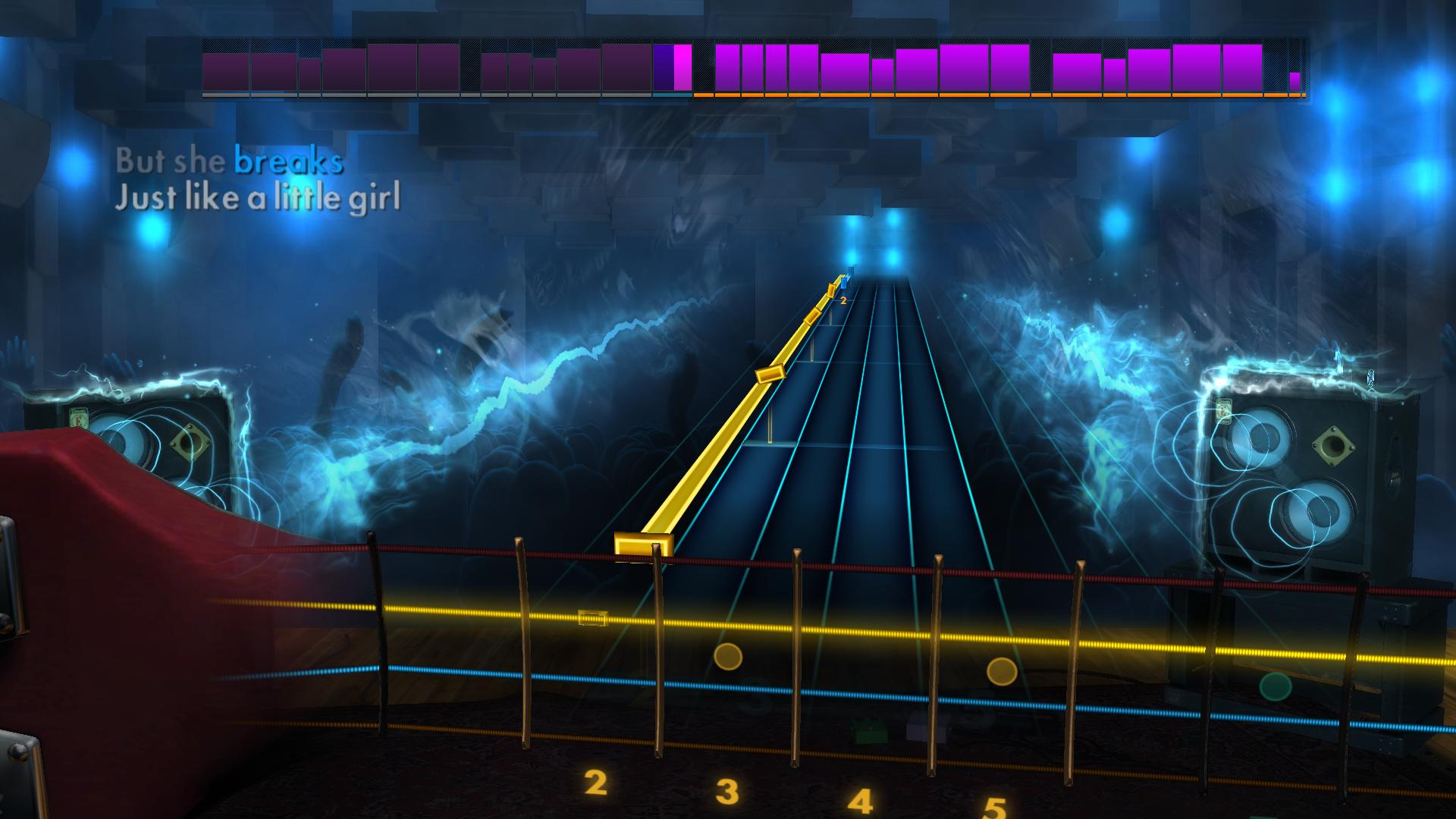Screen dimensions: 1456x819
Task: Click the green note circle on the blue string
Action: 1278,686
